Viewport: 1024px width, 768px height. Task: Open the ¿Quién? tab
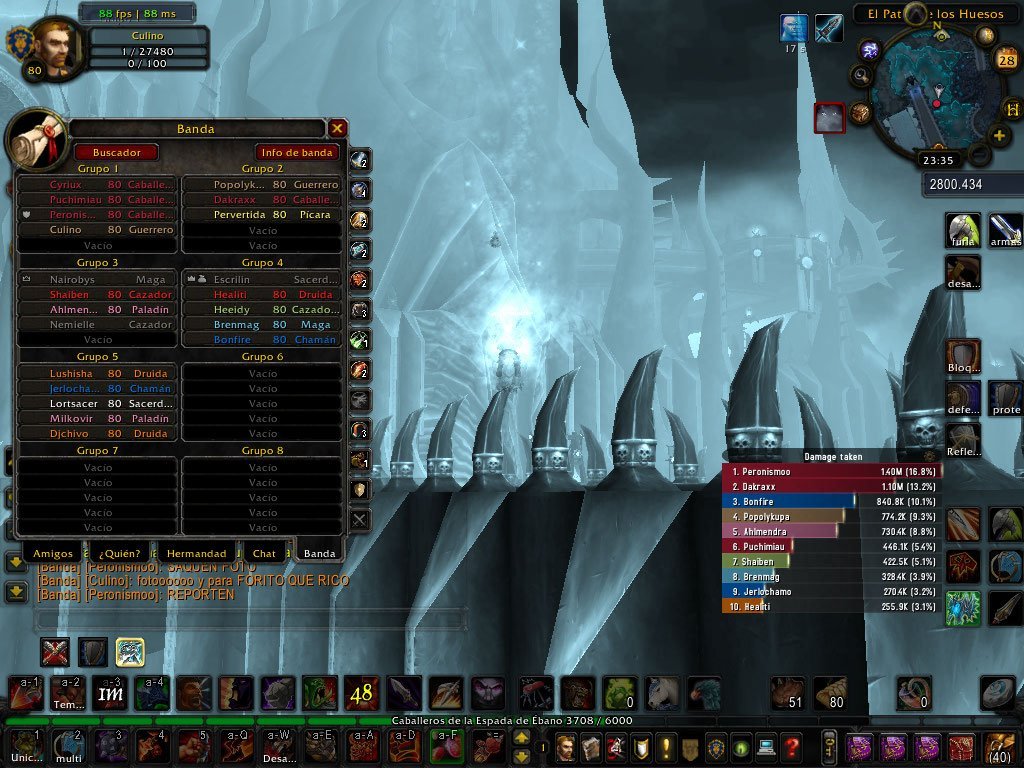120,553
